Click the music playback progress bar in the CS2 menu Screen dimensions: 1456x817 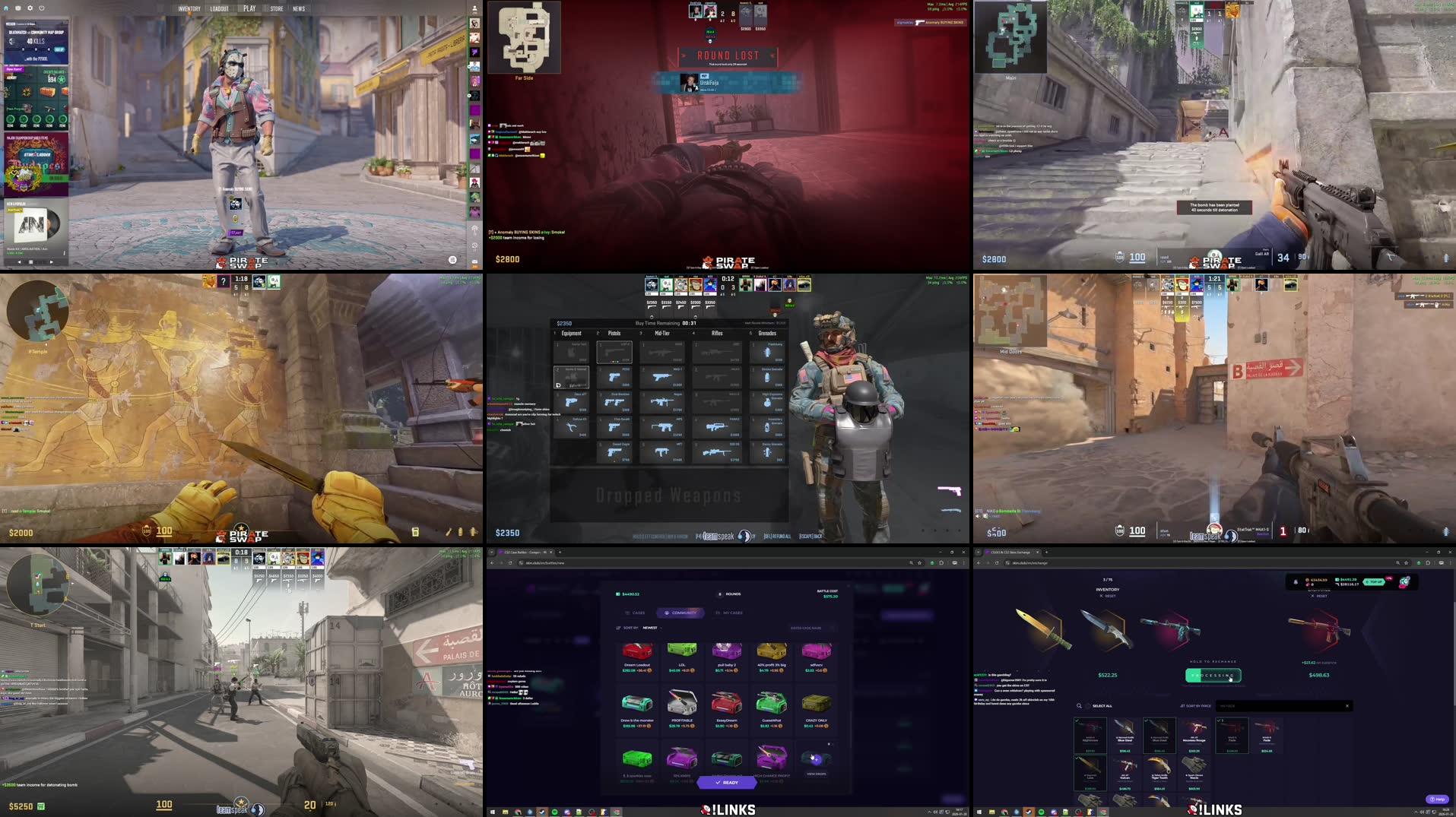click(23, 253)
